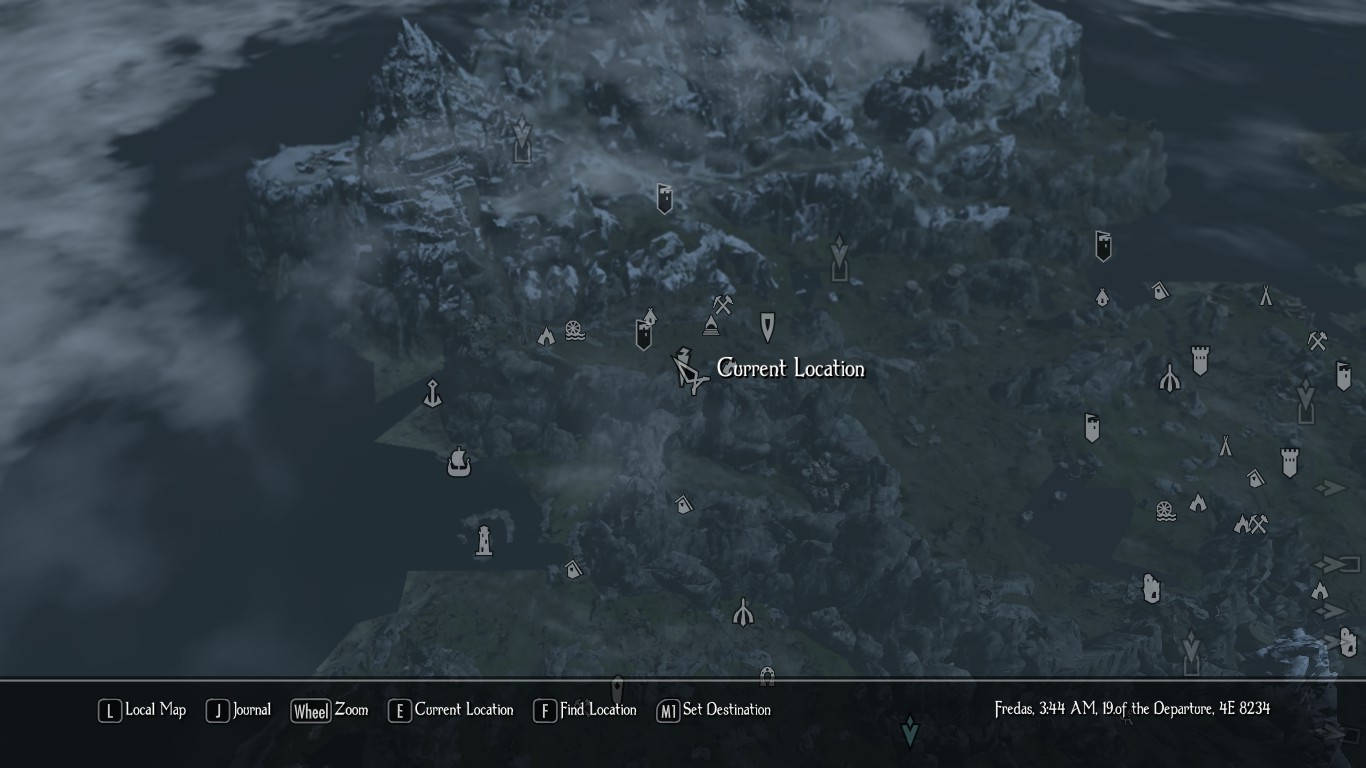This screenshot has width=1366, height=768.
Task: Select the longship map marker
Action: click(459, 462)
